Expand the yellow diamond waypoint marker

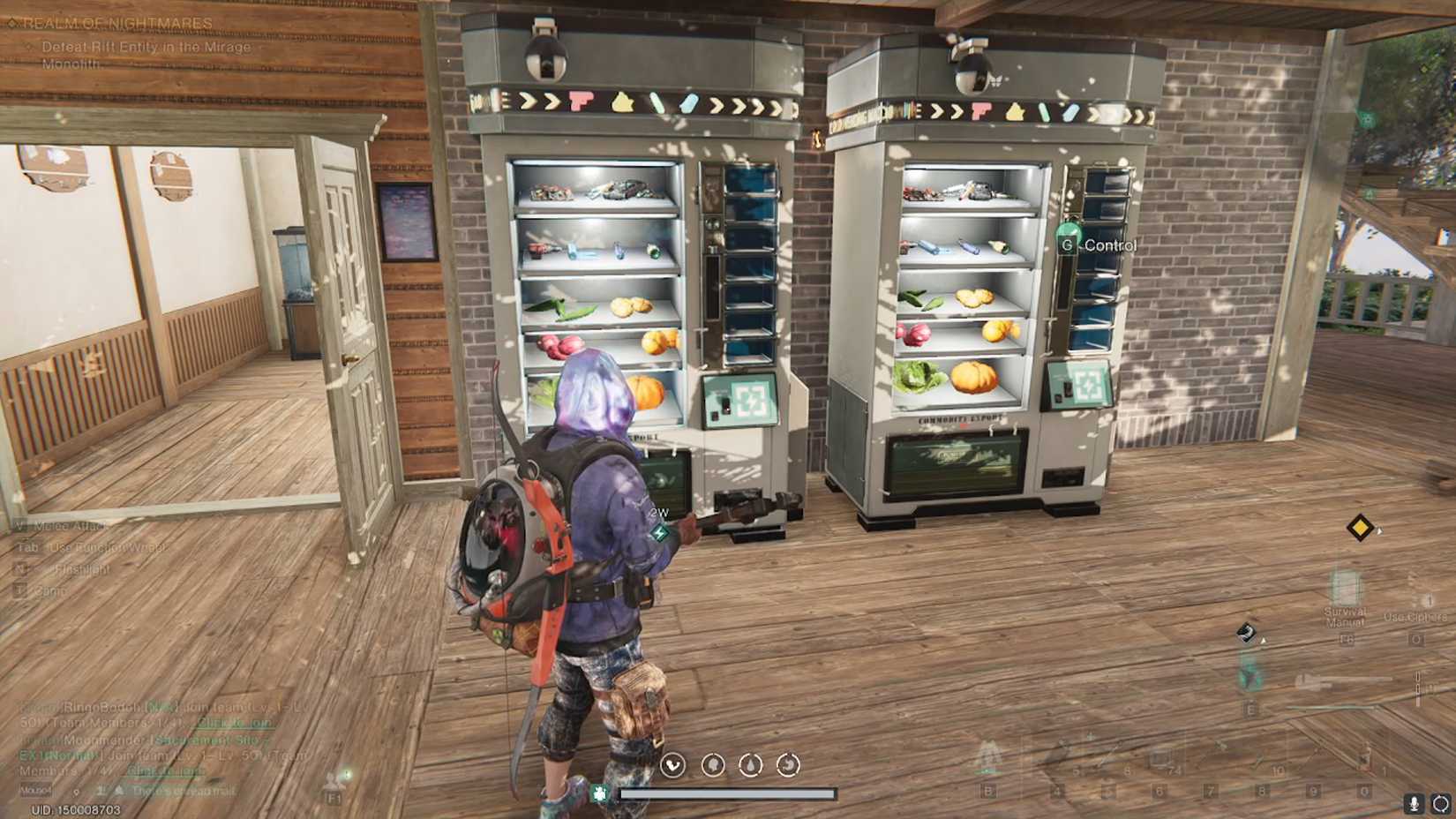1359,527
